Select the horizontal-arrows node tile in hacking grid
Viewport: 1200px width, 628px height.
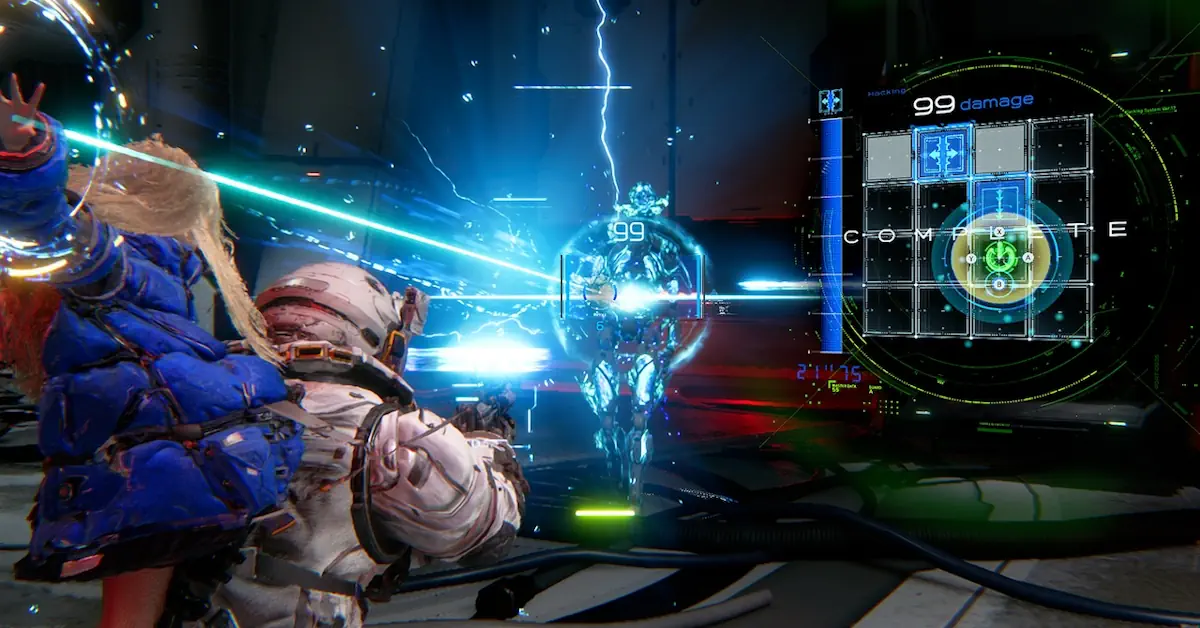pyautogui.click(x=943, y=153)
